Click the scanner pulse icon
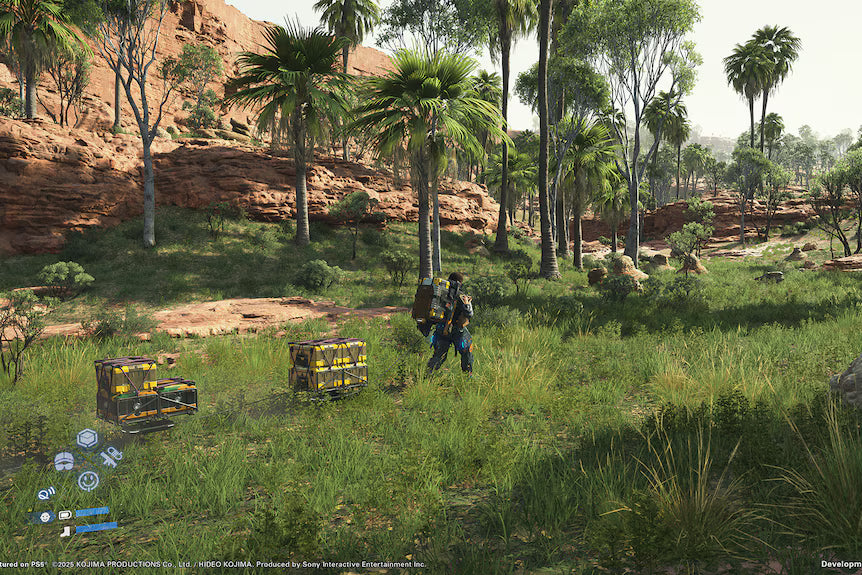862x575 pixels. click(x=46, y=493)
